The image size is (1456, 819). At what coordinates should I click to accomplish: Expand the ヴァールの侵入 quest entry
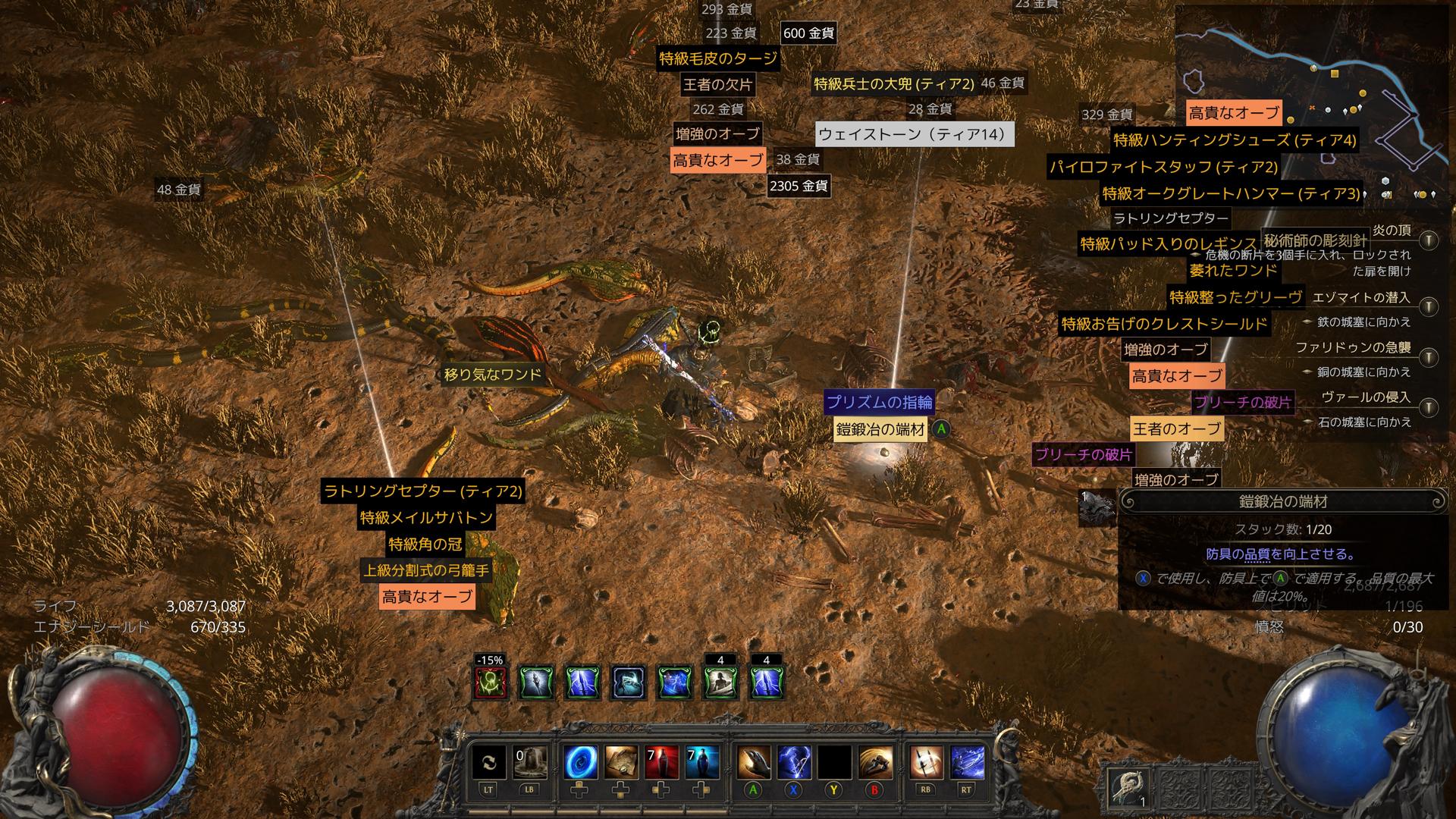[x=1429, y=407]
